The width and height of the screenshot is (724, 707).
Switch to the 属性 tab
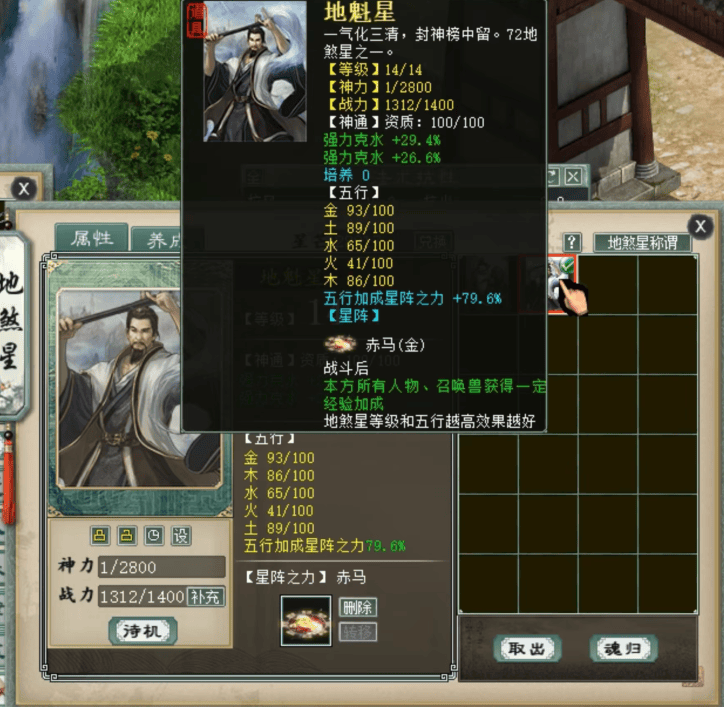[x=90, y=238]
